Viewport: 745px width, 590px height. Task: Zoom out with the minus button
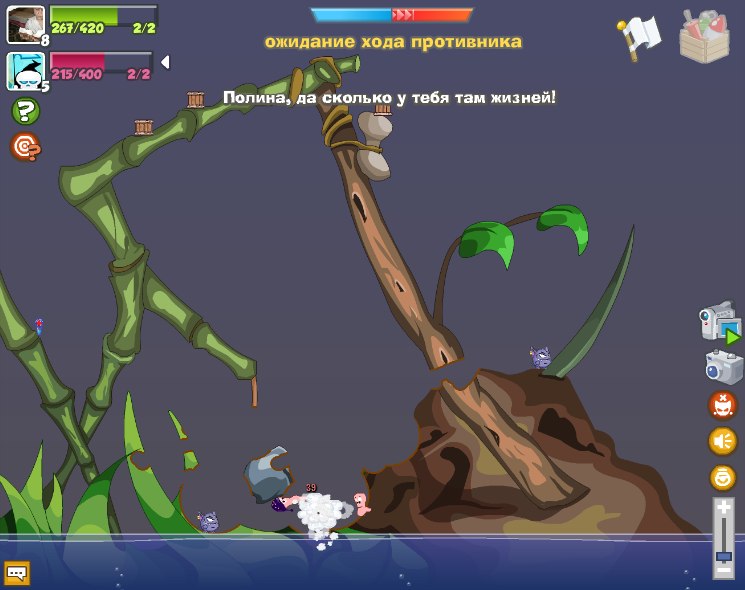point(723,572)
